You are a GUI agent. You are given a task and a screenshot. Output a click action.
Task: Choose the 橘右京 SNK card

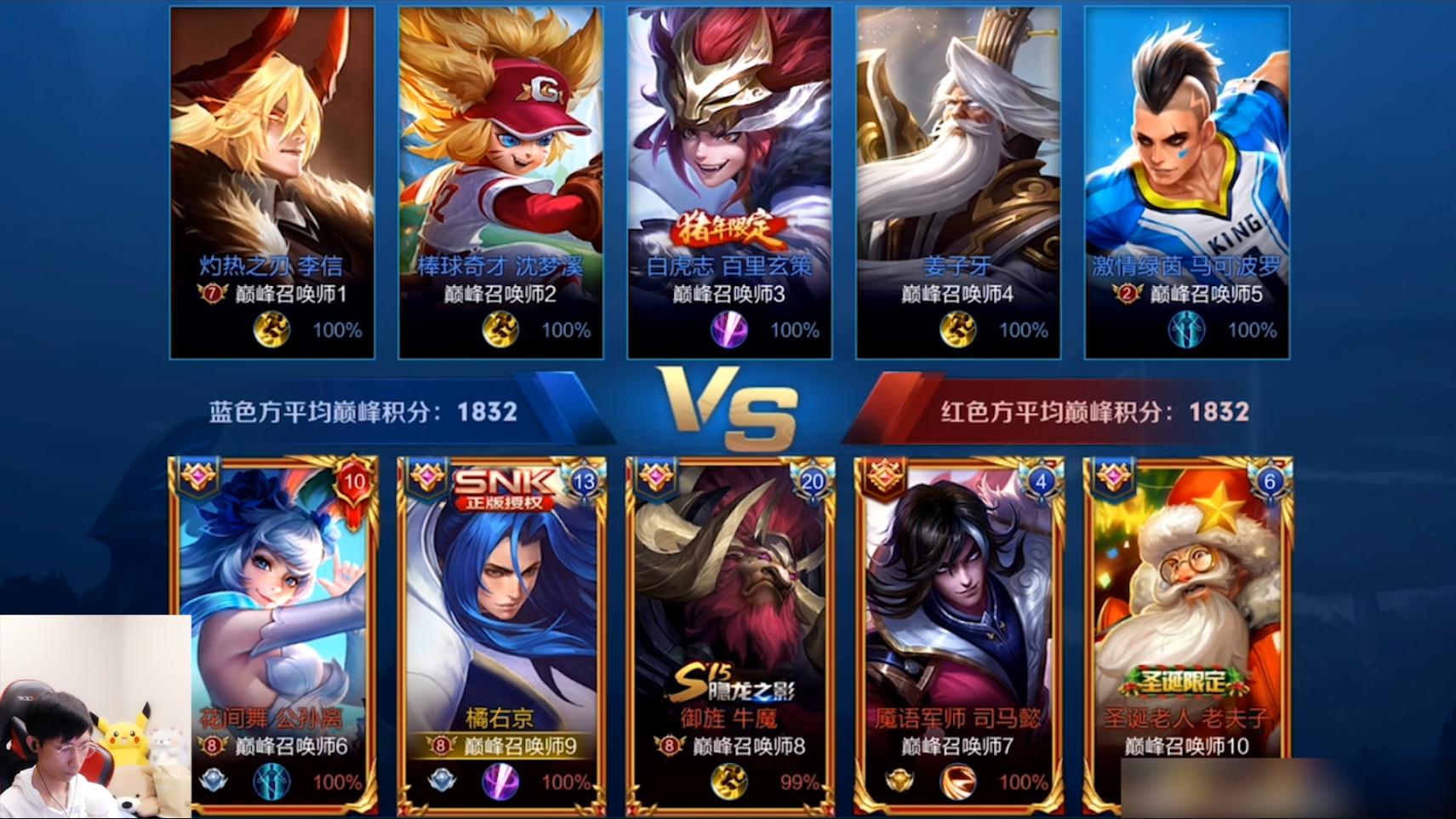tap(502, 634)
